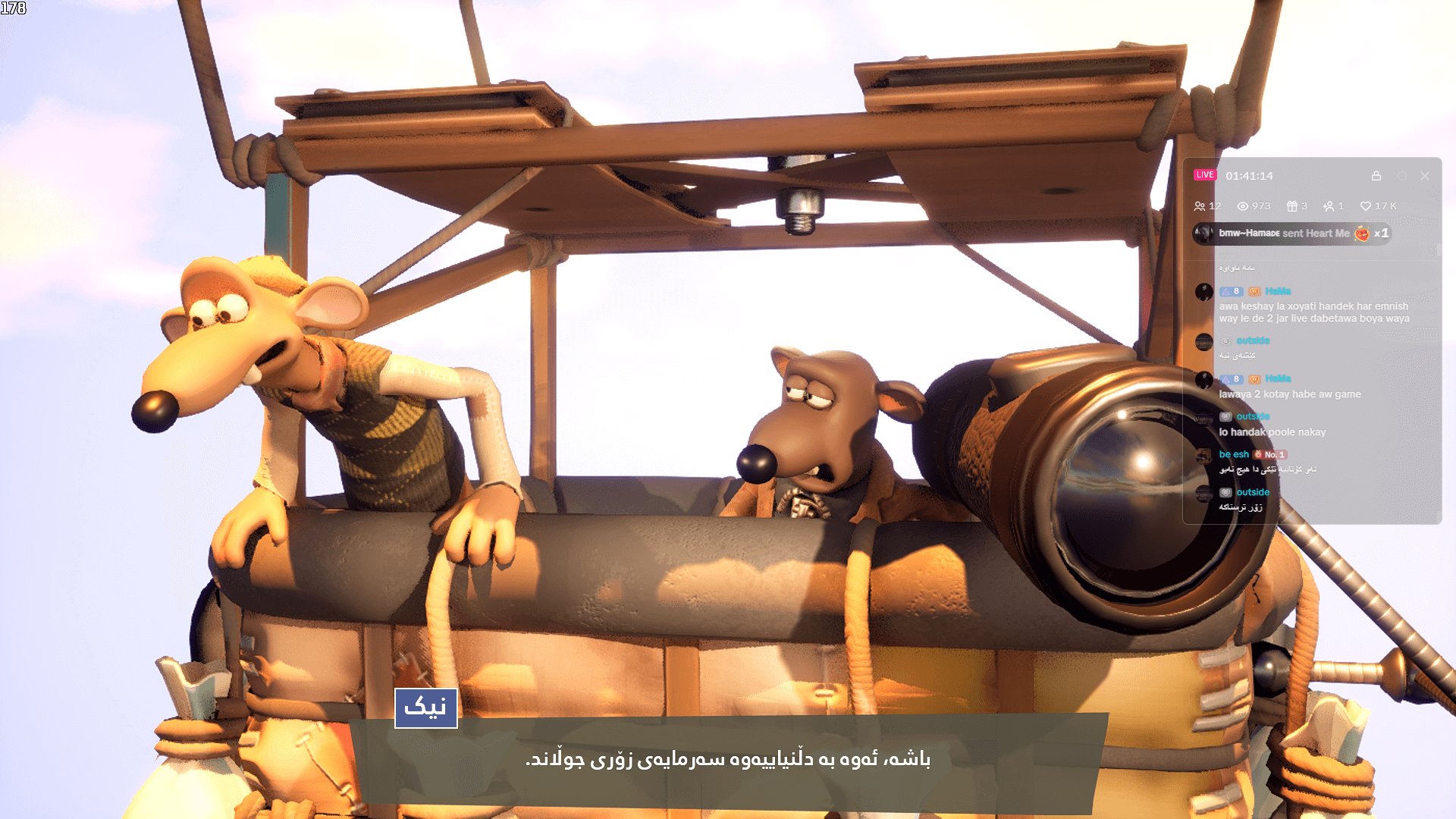Click be esh's username

pyautogui.click(x=1234, y=454)
